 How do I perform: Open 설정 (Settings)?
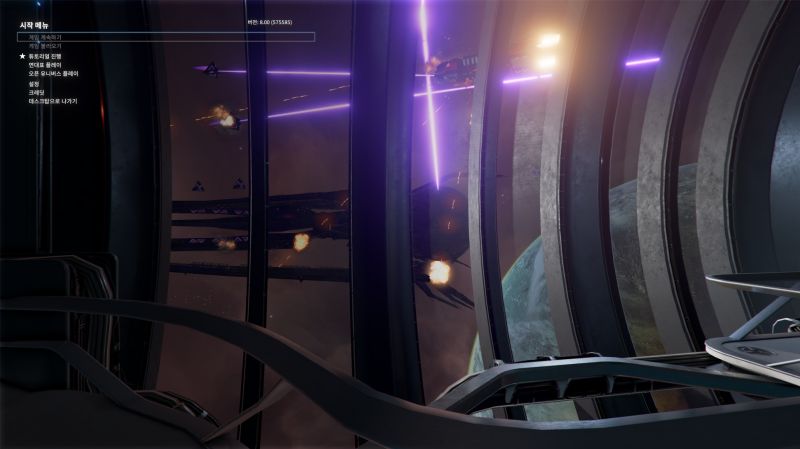tap(35, 84)
